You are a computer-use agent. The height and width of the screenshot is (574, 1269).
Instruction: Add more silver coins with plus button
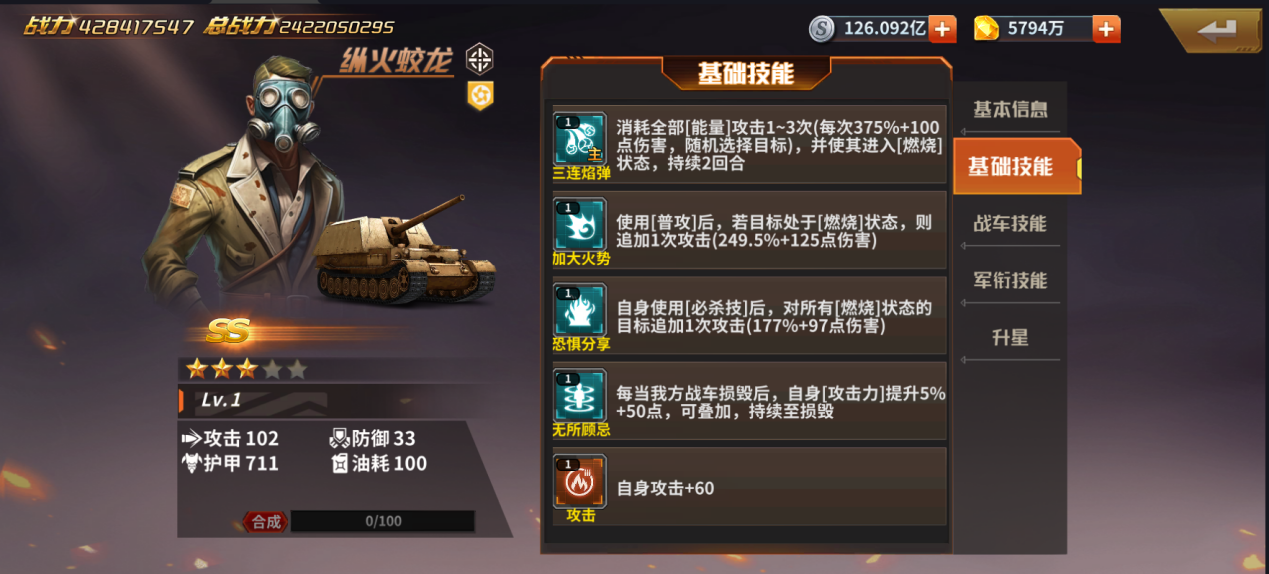pos(942,29)
